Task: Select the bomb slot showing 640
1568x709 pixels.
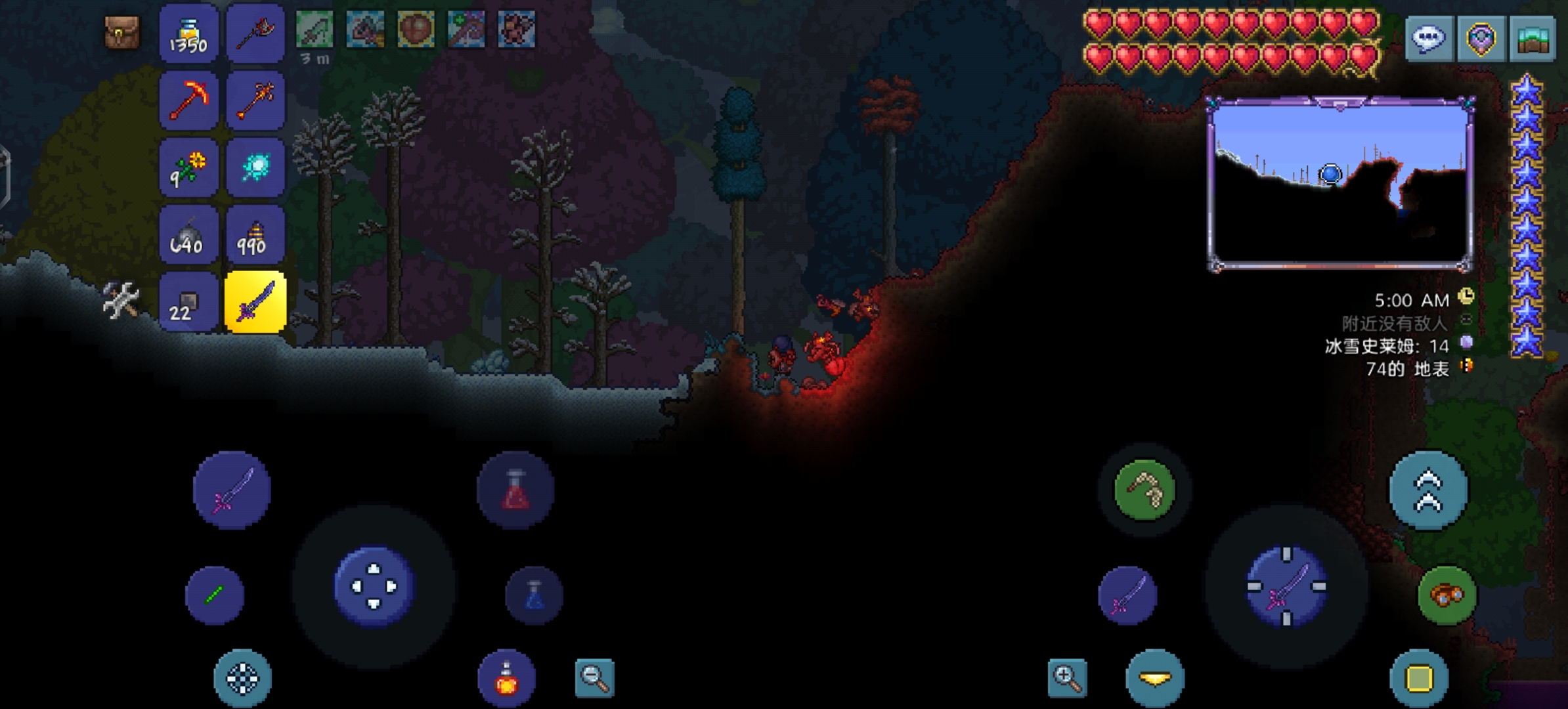Action: point(188,236)
